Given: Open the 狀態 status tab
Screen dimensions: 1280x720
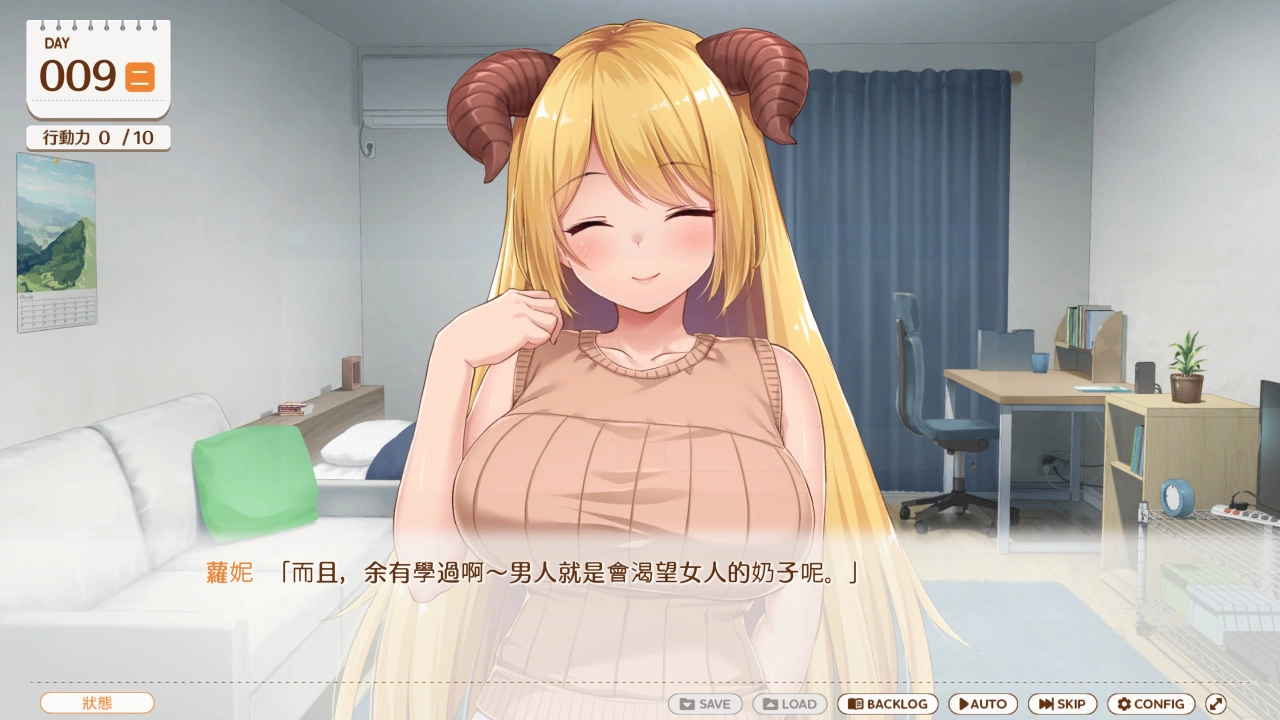Looking at the screenshot, I should (x=97, y=703).
